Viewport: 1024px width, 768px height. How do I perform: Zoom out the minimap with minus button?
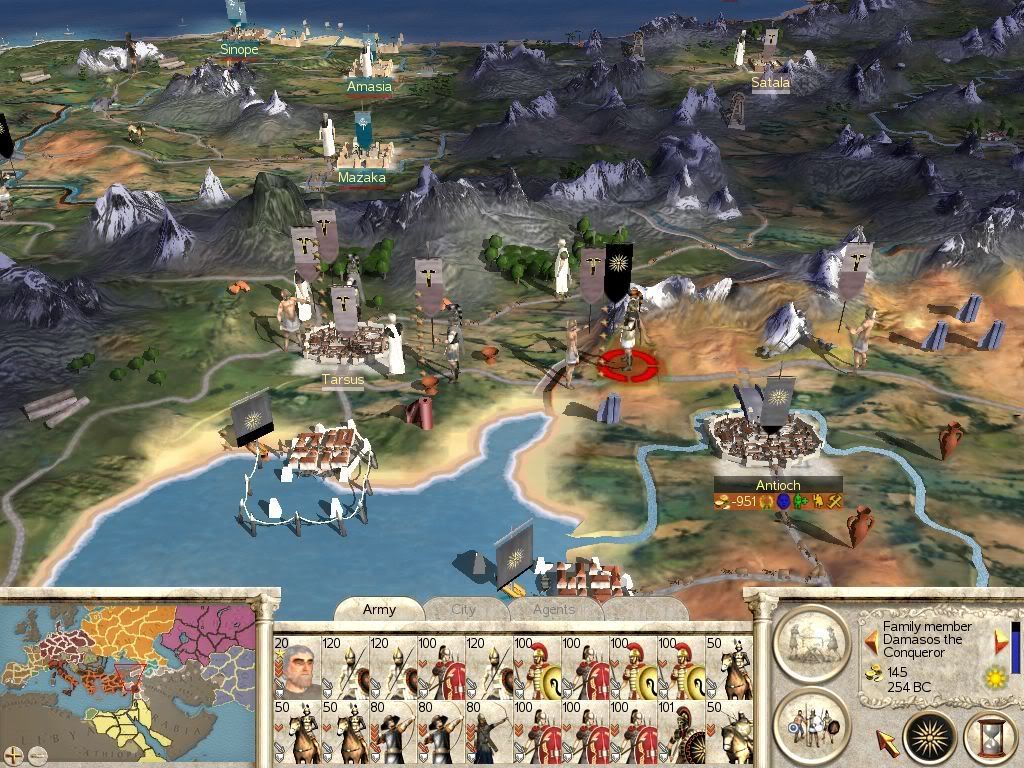(36, 755)
